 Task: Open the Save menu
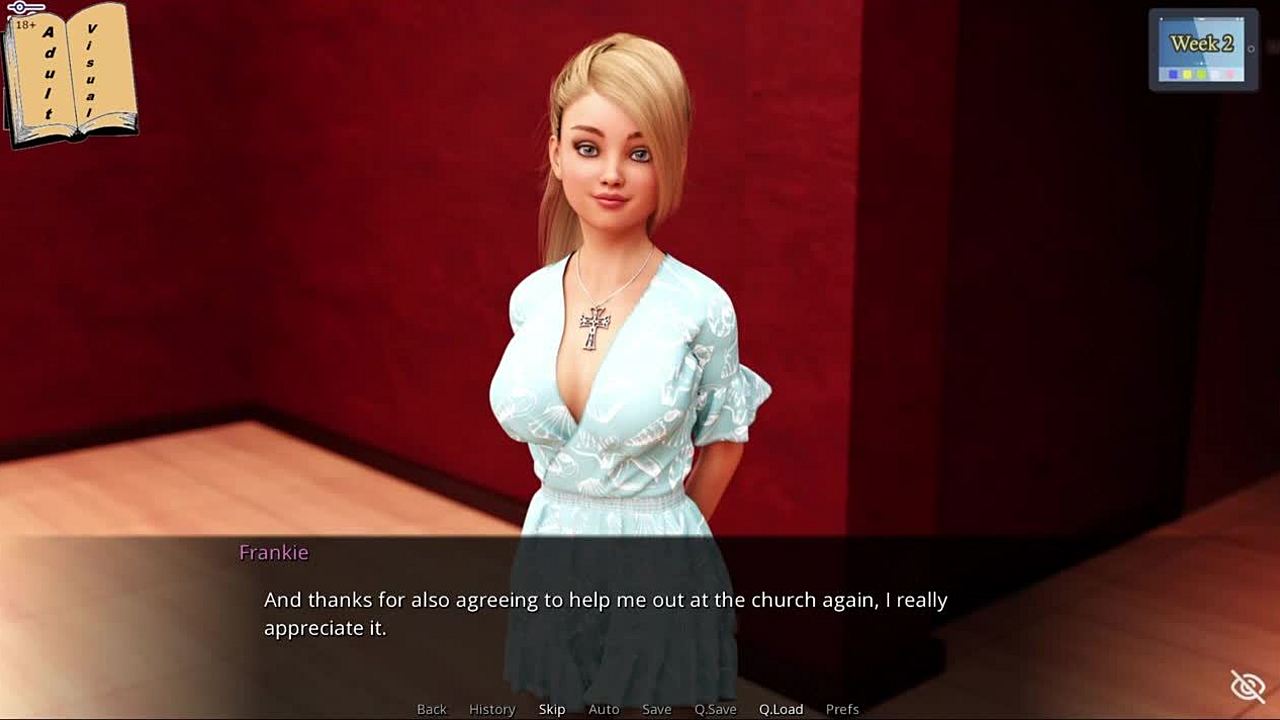click(x=656, y=709)
